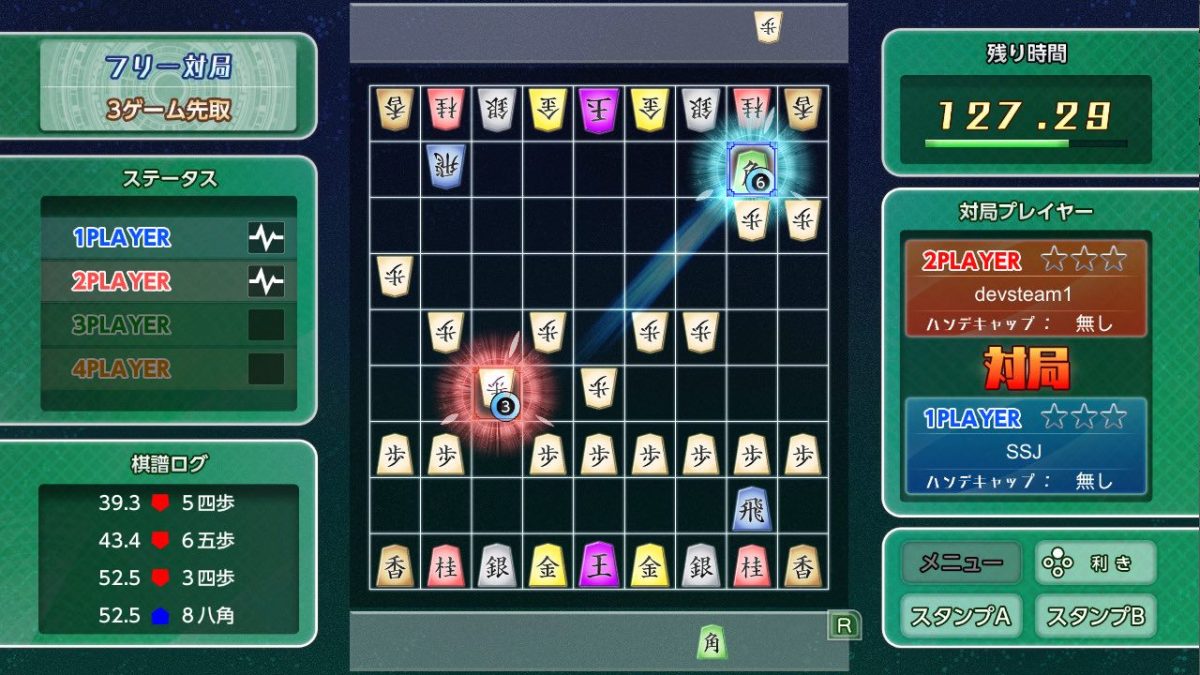Click the glowing blue piece marked 6
Viewport: 1200px width, 675px height.
pyautogui.click(x=751, y=168)
